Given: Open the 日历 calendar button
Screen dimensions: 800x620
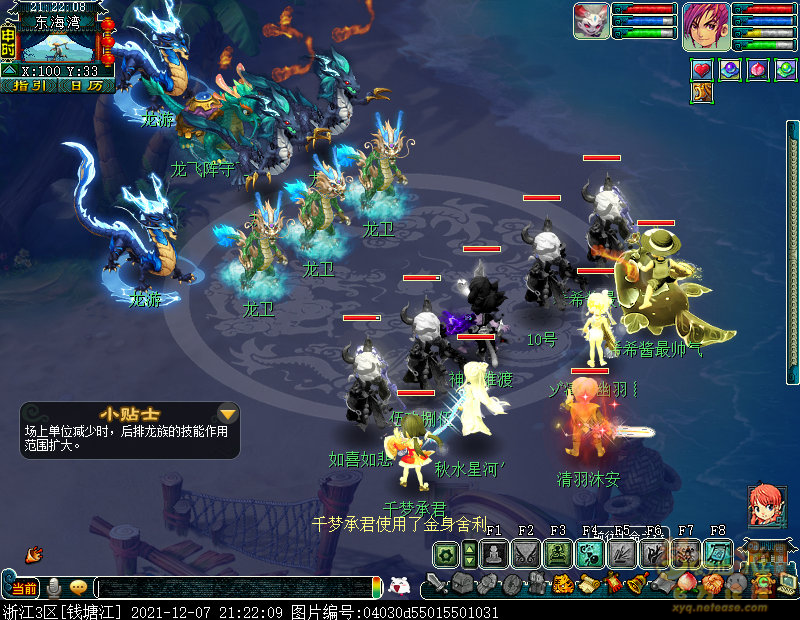Looking at the screenshot, I should pos(86,86).
